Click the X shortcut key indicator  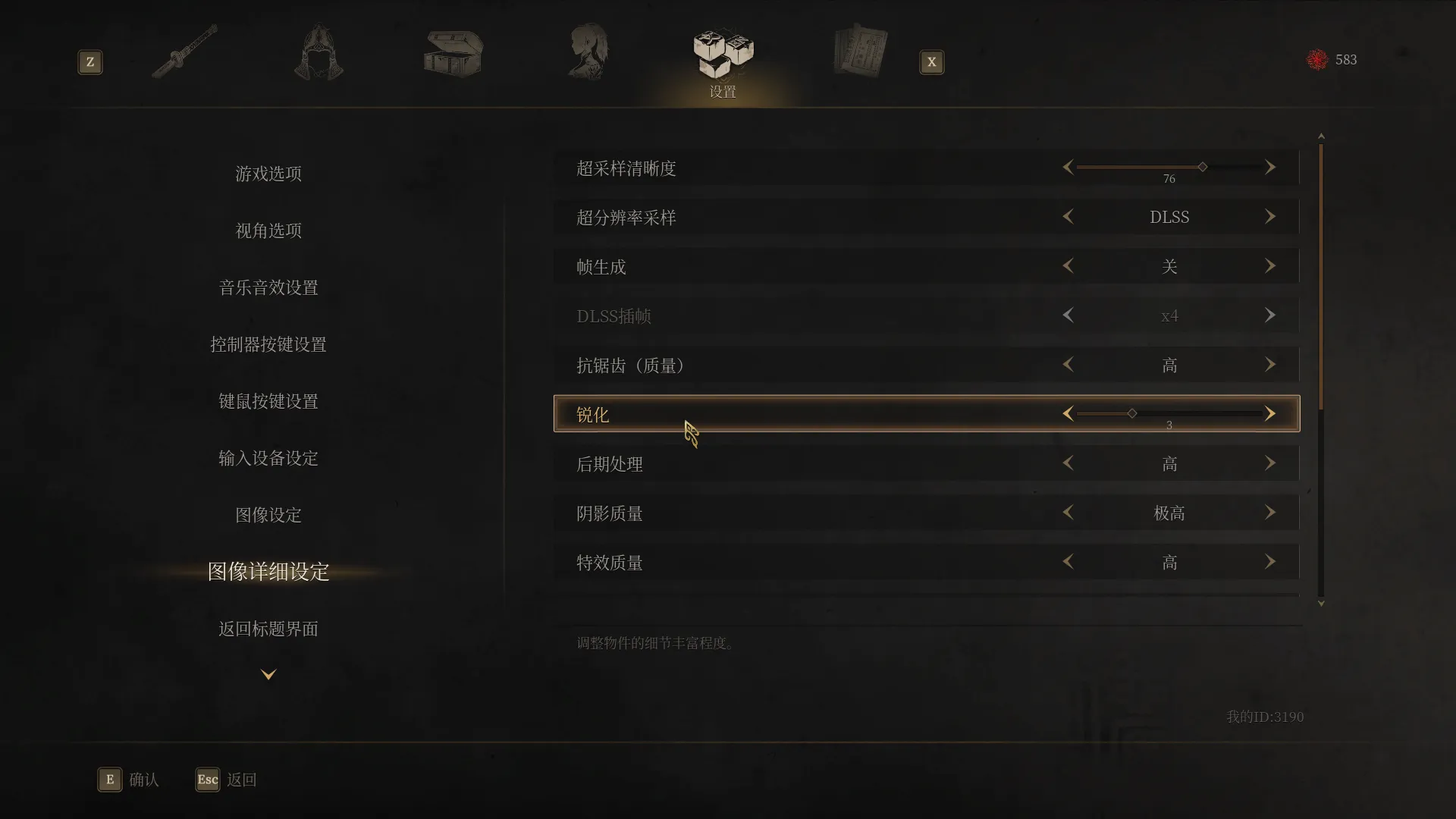point(931,62)
